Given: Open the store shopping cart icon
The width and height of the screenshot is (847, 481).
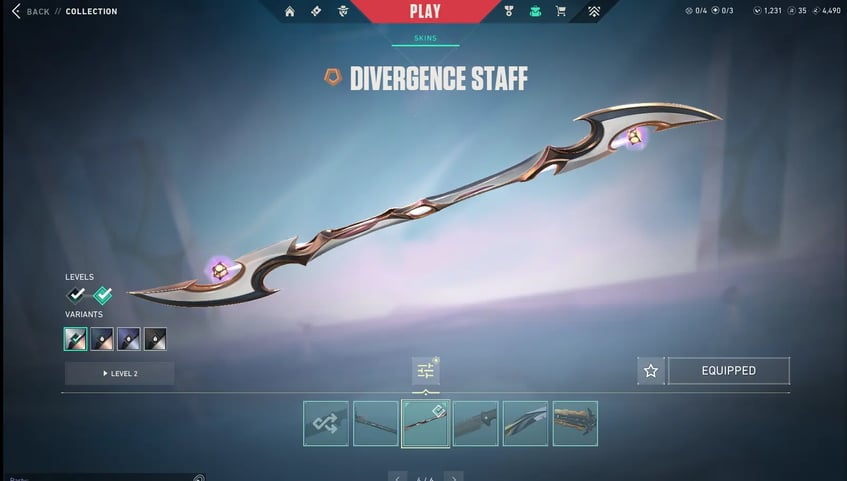Looking at the screenshot, I should click(560, 11).
